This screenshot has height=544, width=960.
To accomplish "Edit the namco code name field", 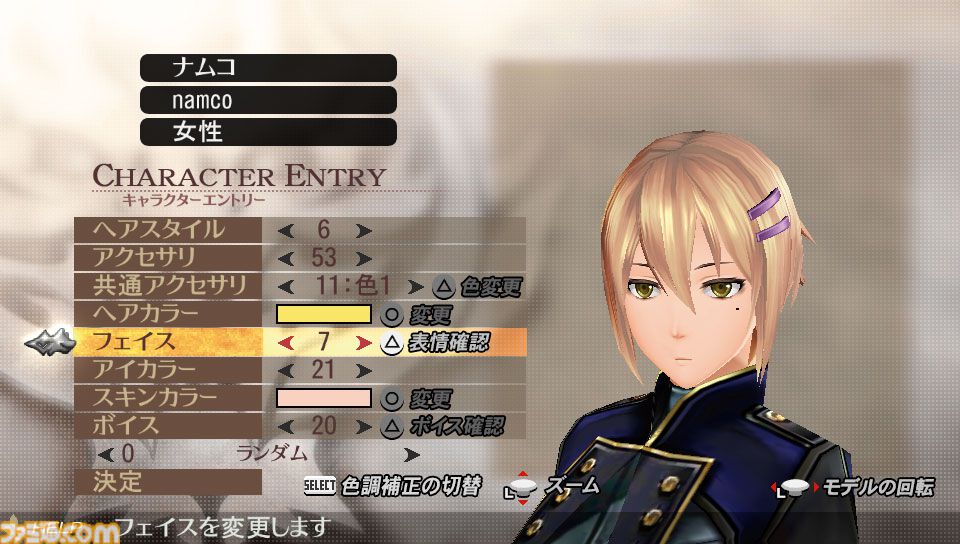I will 268,100.
